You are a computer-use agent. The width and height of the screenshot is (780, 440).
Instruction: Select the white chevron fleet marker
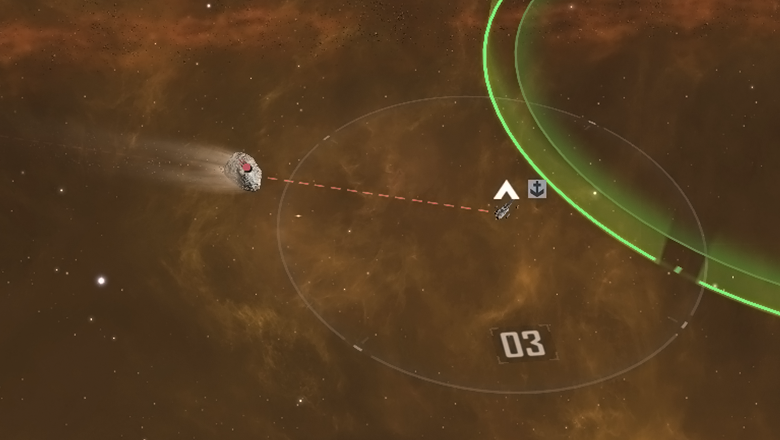tap(505, 189)
